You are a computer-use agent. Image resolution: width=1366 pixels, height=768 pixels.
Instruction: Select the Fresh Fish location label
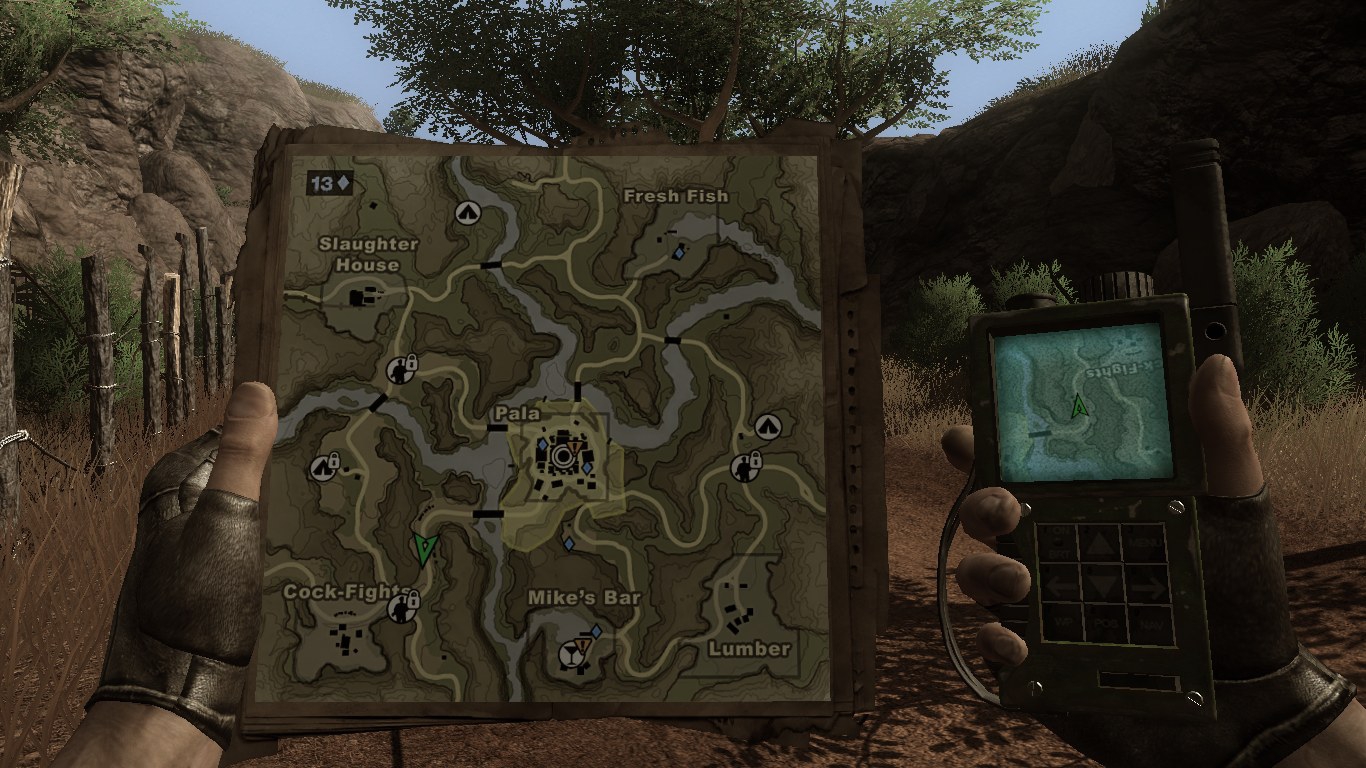click(x=675, y=196)
